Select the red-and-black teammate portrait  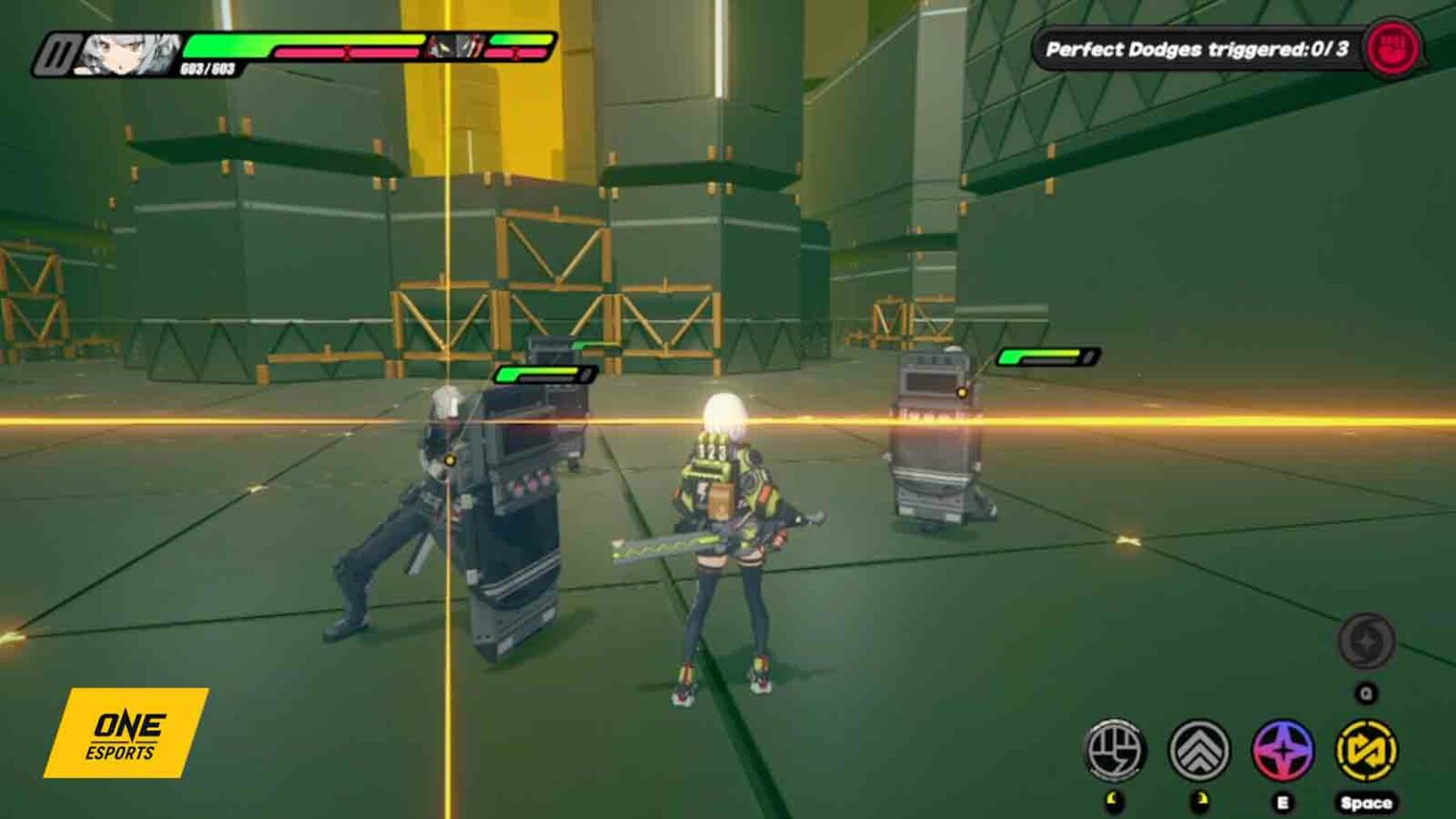coord(454,45)
